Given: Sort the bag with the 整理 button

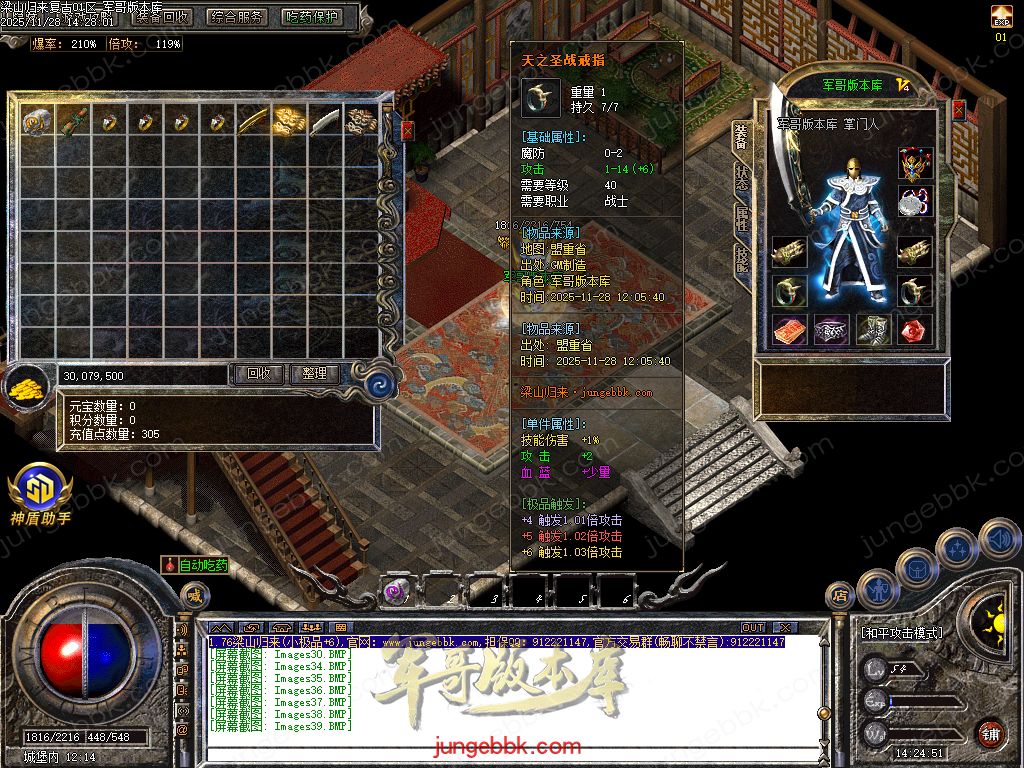Looking at the screenshot, I should click(315, 374).
